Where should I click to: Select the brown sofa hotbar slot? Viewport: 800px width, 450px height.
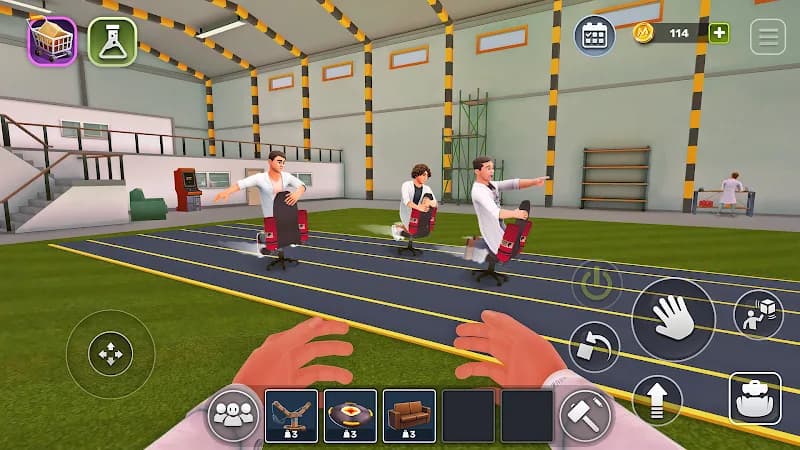click(x=409, y=415)
